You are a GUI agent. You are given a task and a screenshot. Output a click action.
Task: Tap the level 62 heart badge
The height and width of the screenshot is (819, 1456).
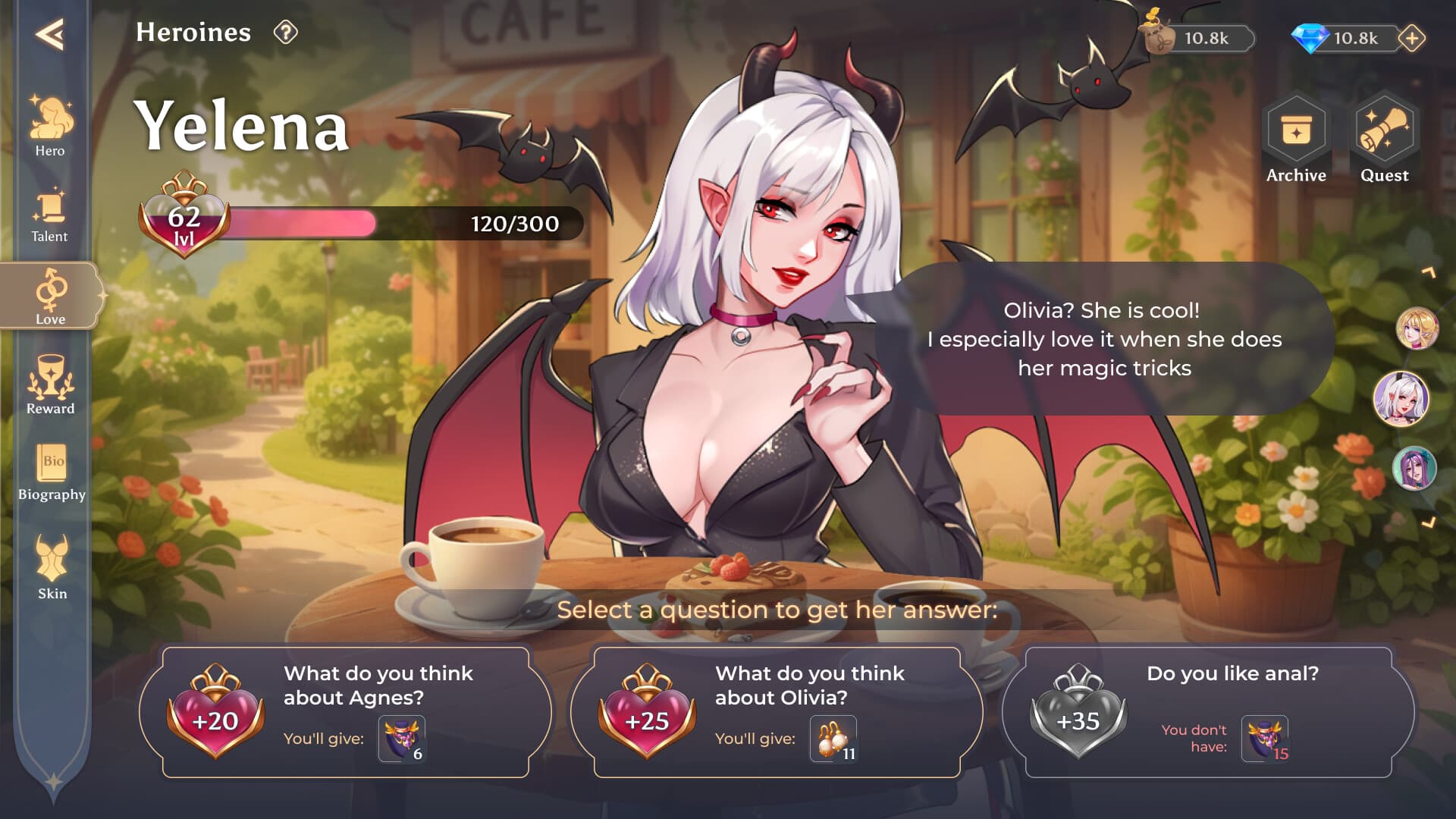pos(184,218)
